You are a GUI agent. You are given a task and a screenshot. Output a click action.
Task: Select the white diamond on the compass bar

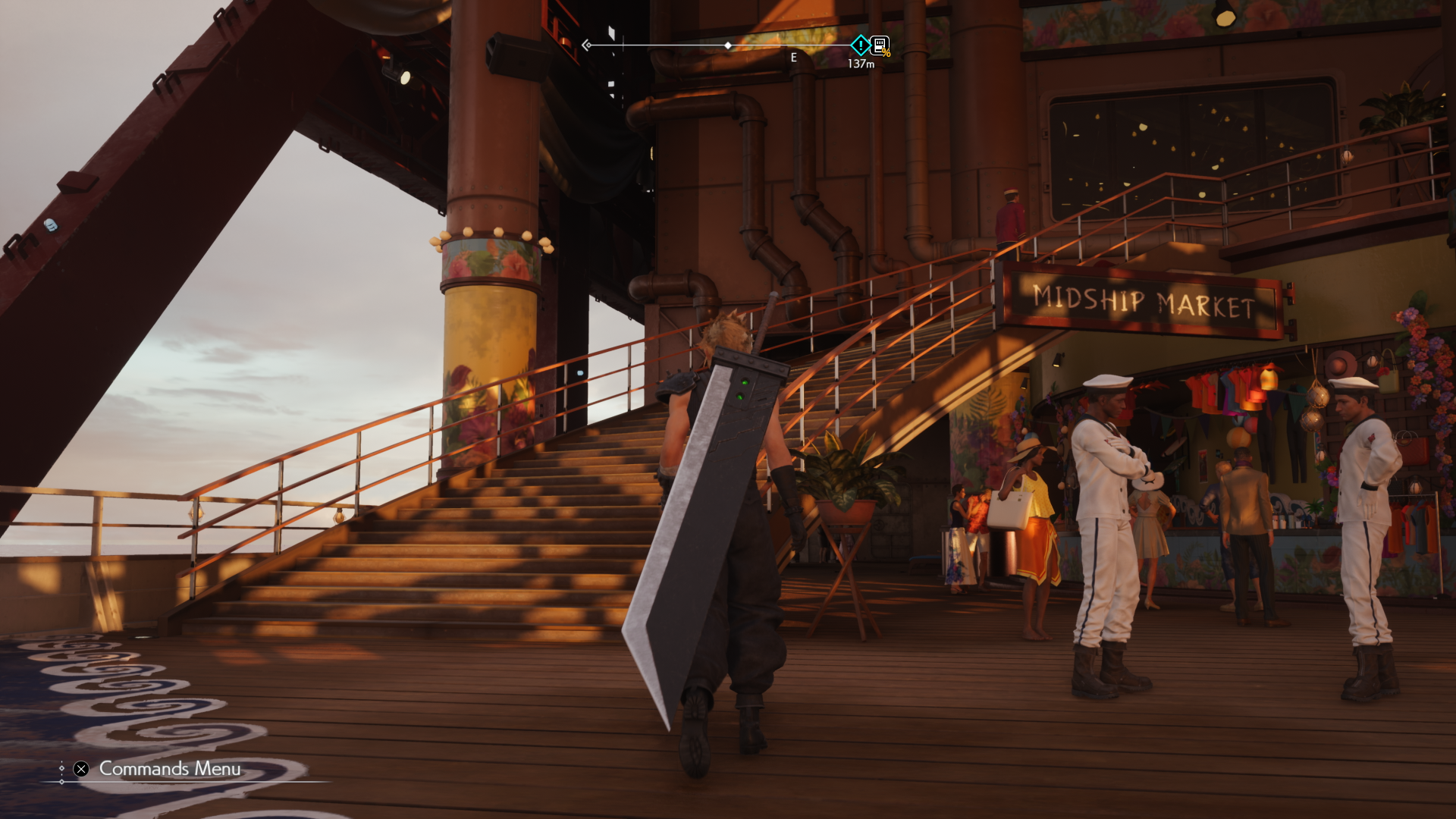[728, 45]
